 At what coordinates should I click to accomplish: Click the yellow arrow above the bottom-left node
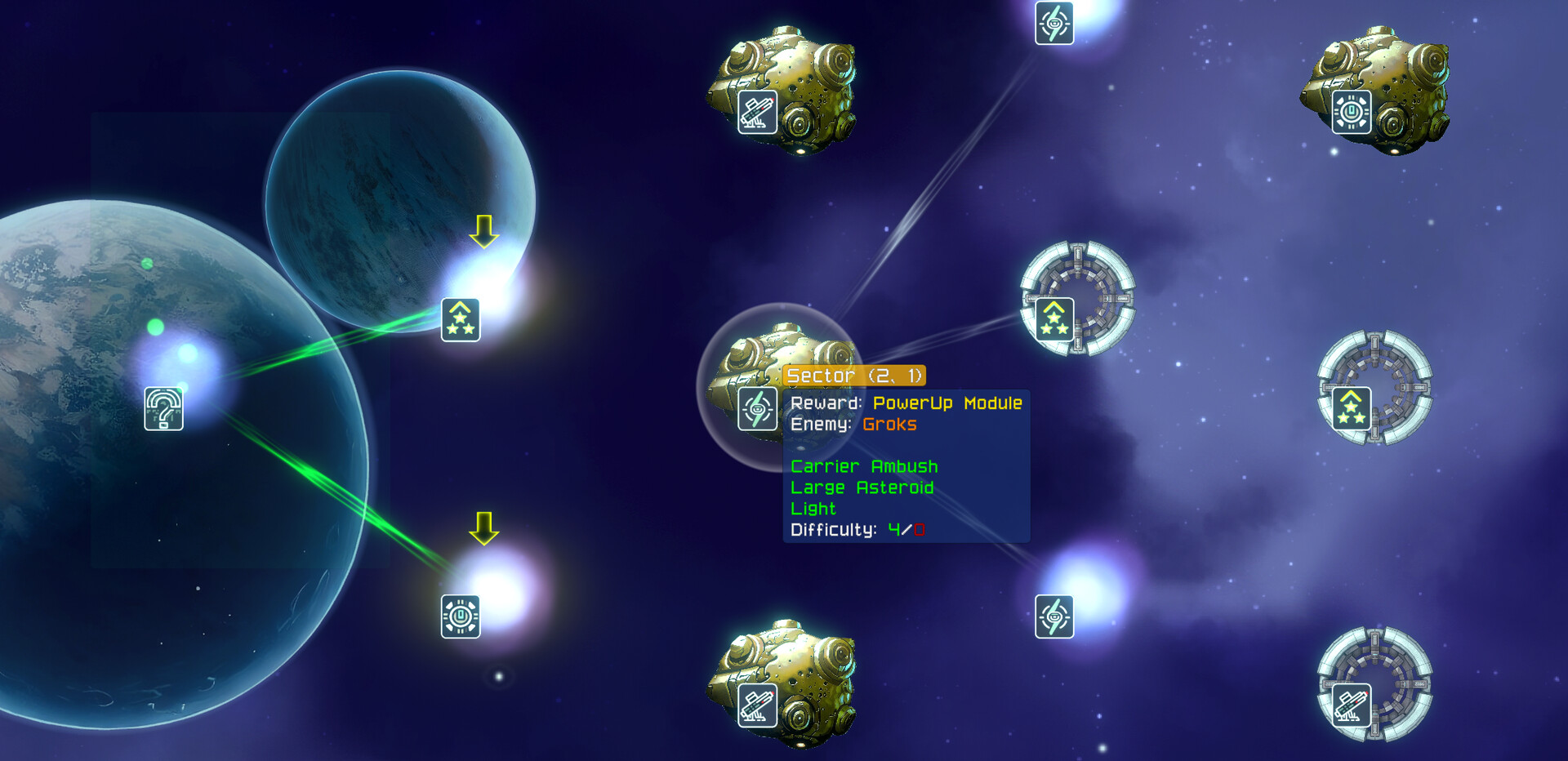click(483, 527)
